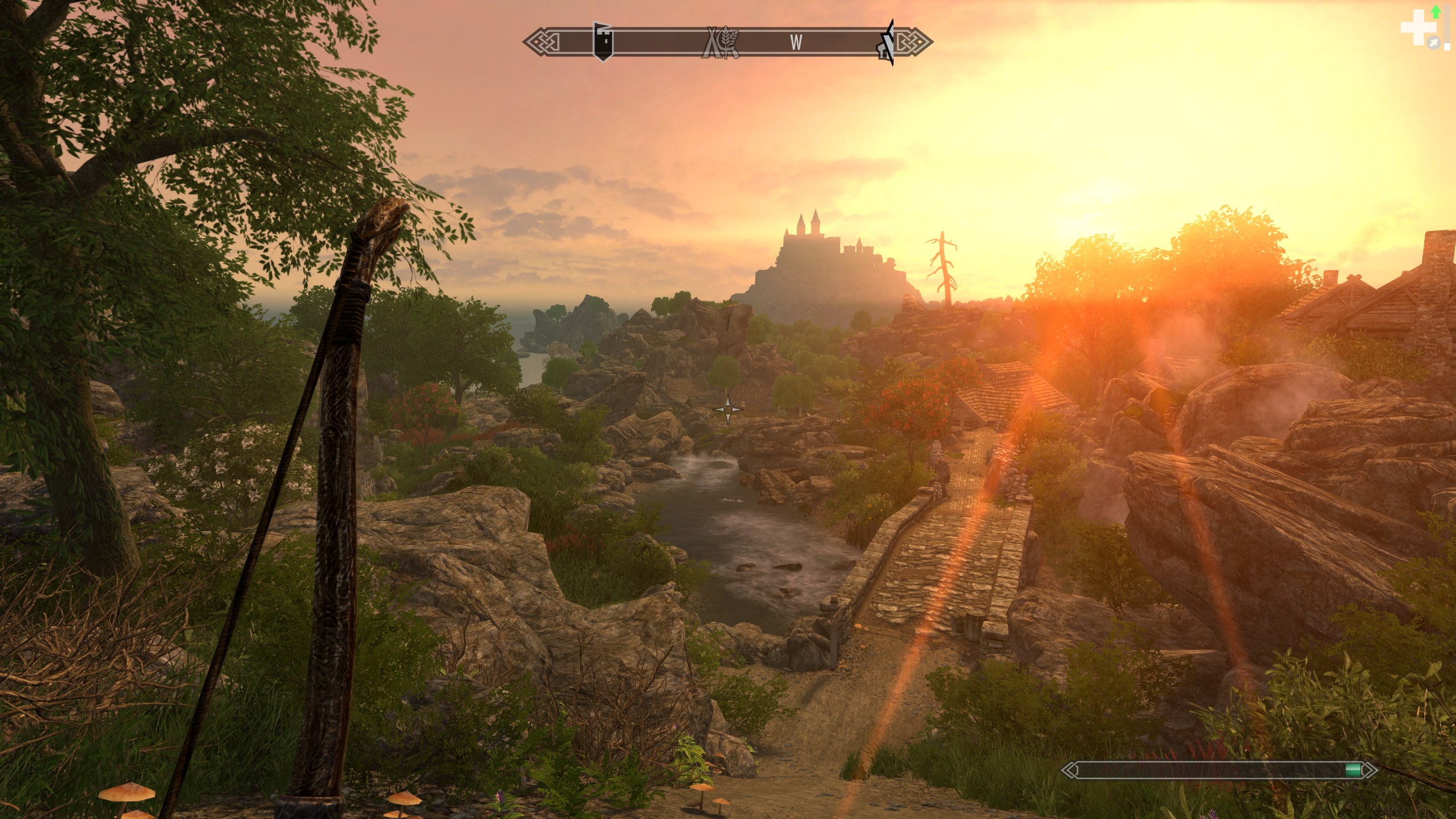Screen dimensions: 1456x819
Task: Click the round cursor arrow overlay badge
Action: pos(1434,43)
